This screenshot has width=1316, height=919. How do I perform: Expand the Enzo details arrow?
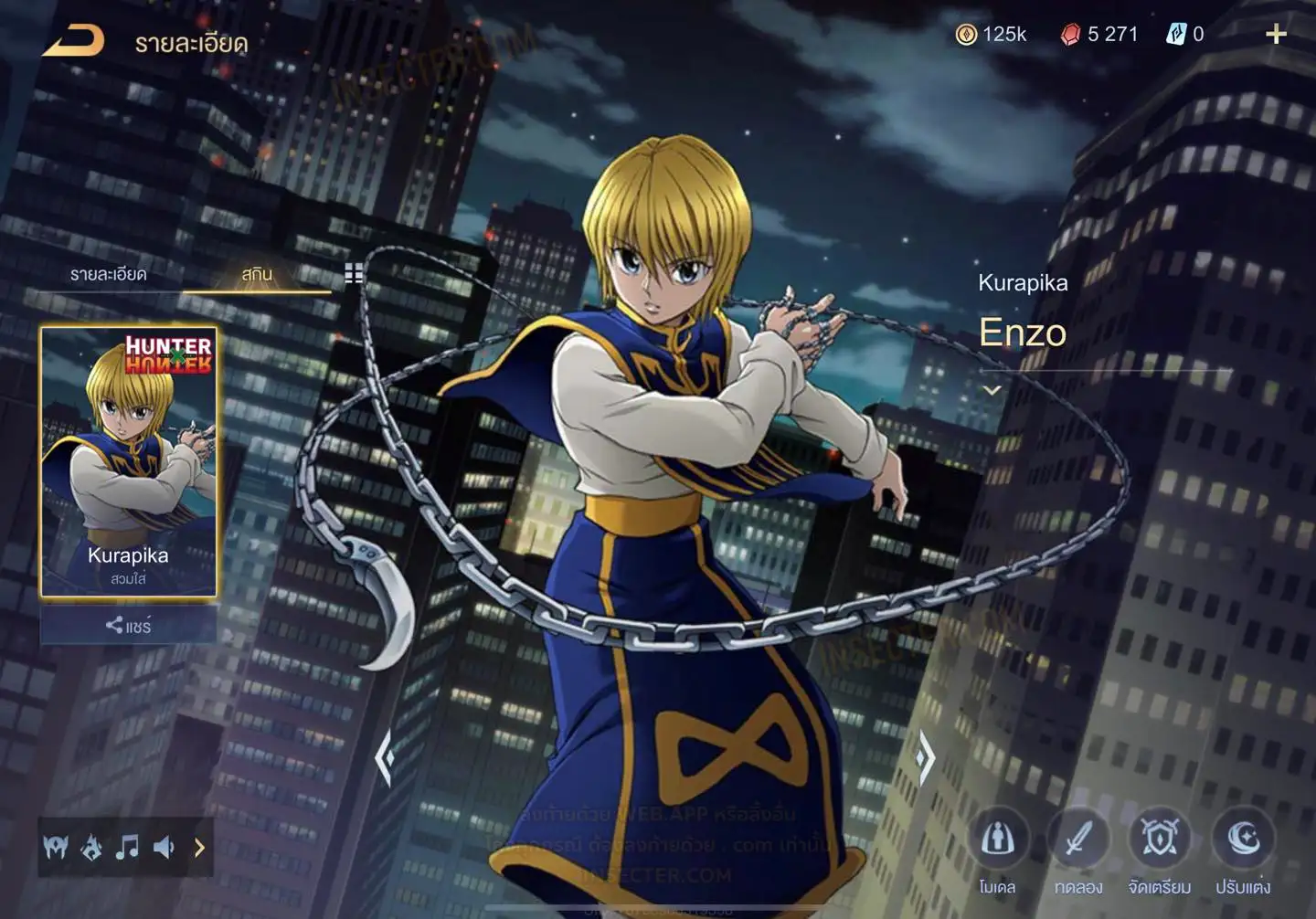click(992, 390)
